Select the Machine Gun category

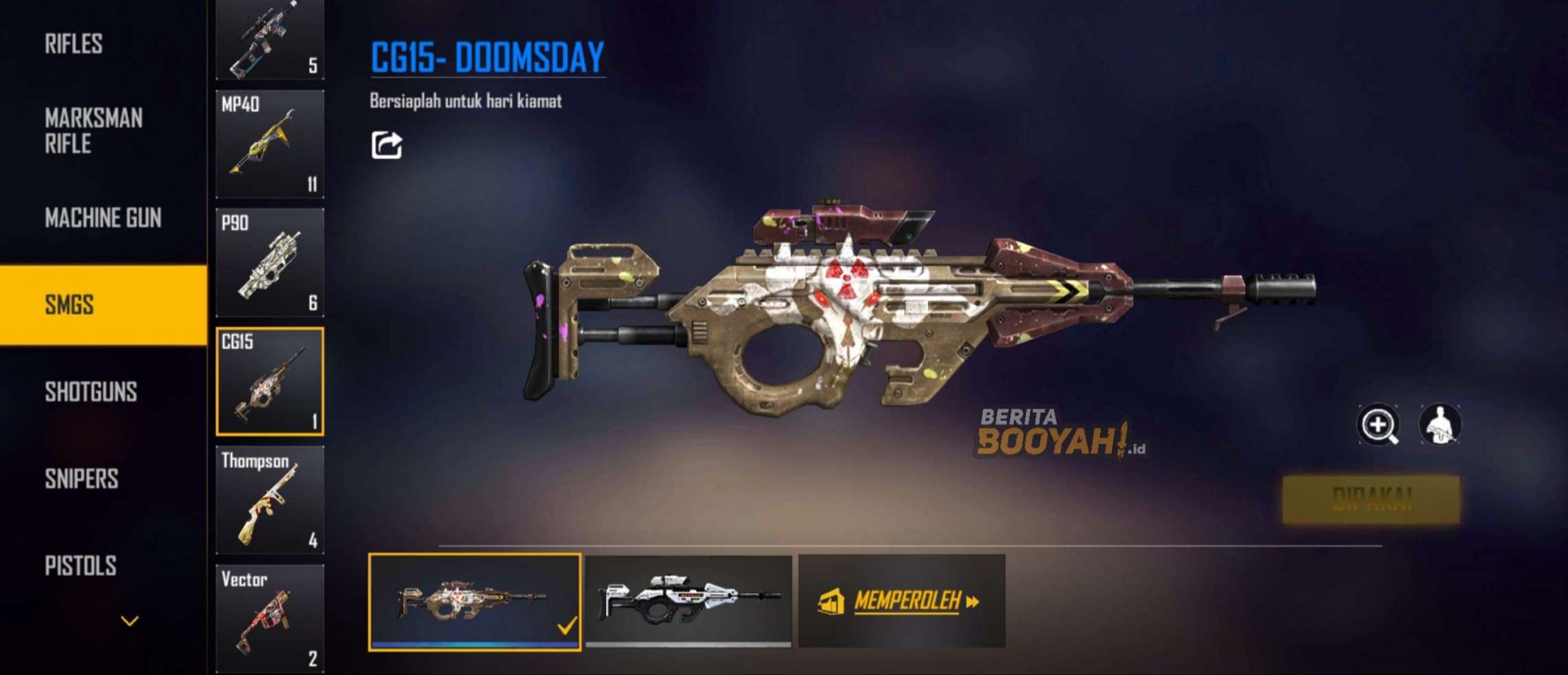(x=103, y=218)
